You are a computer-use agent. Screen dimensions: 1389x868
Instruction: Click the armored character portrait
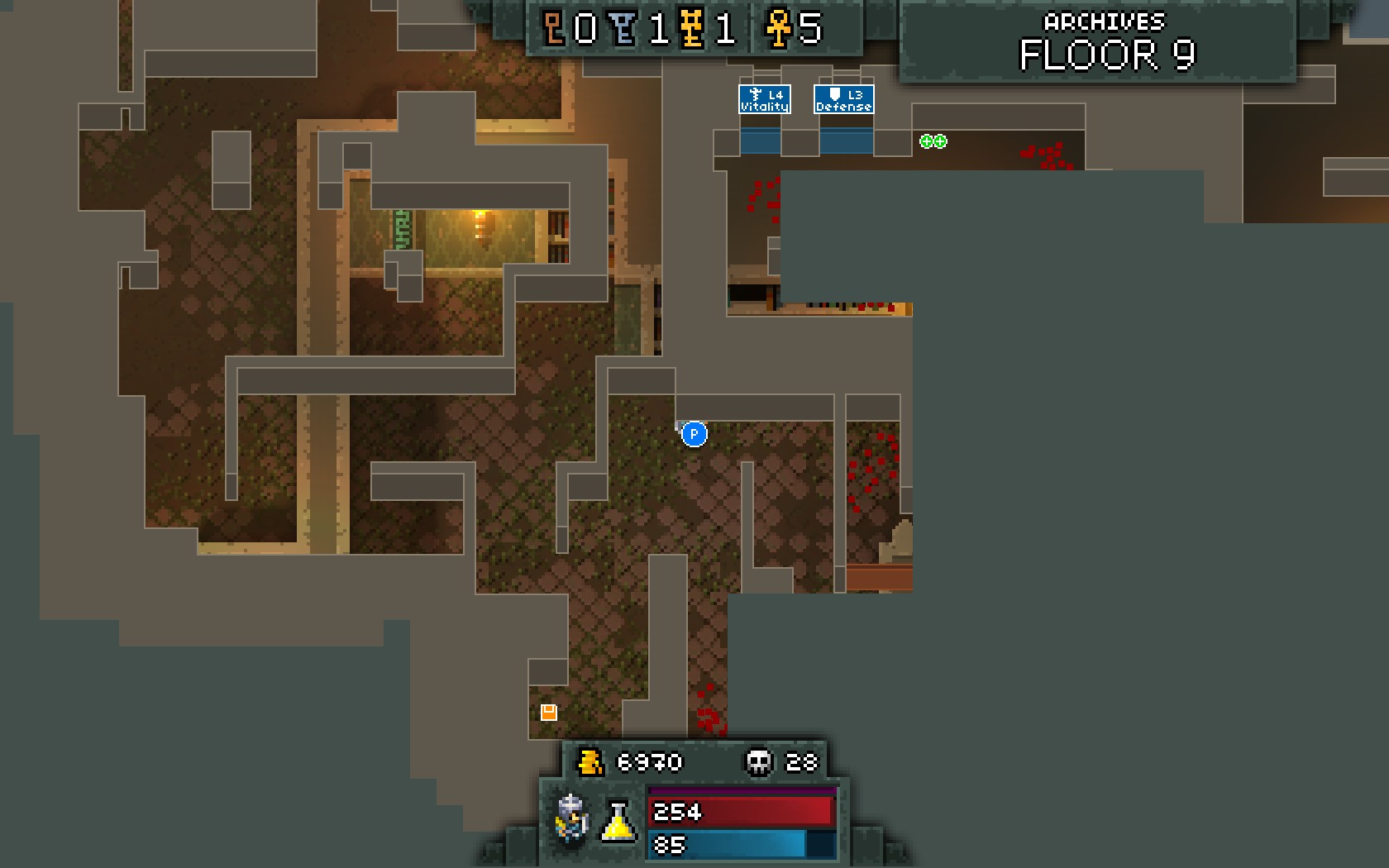point(571,817)
